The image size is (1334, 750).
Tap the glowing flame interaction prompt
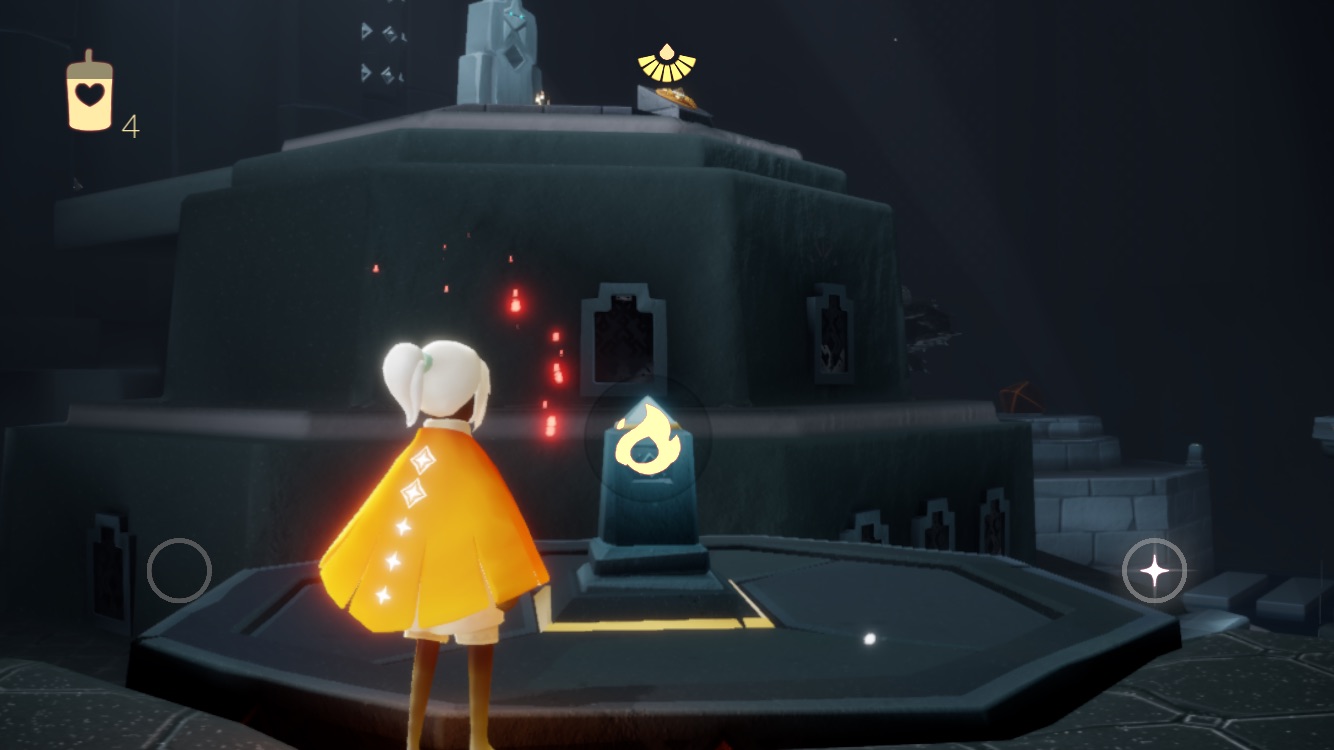pos(647,436)
